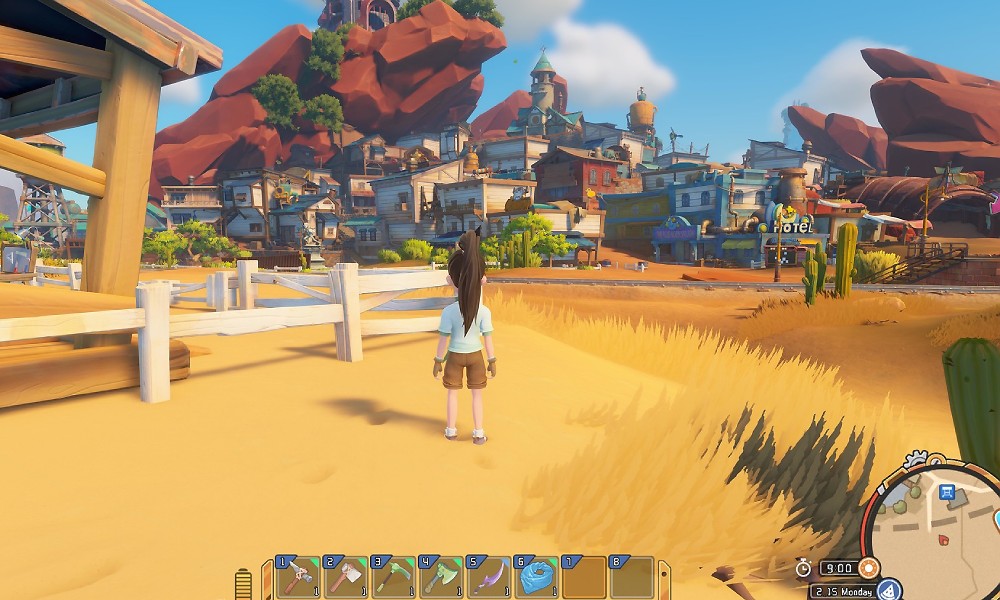1000x600 pixels.
Task: Click the blue workbench marker on the minimap
Action: click(946, 492)
